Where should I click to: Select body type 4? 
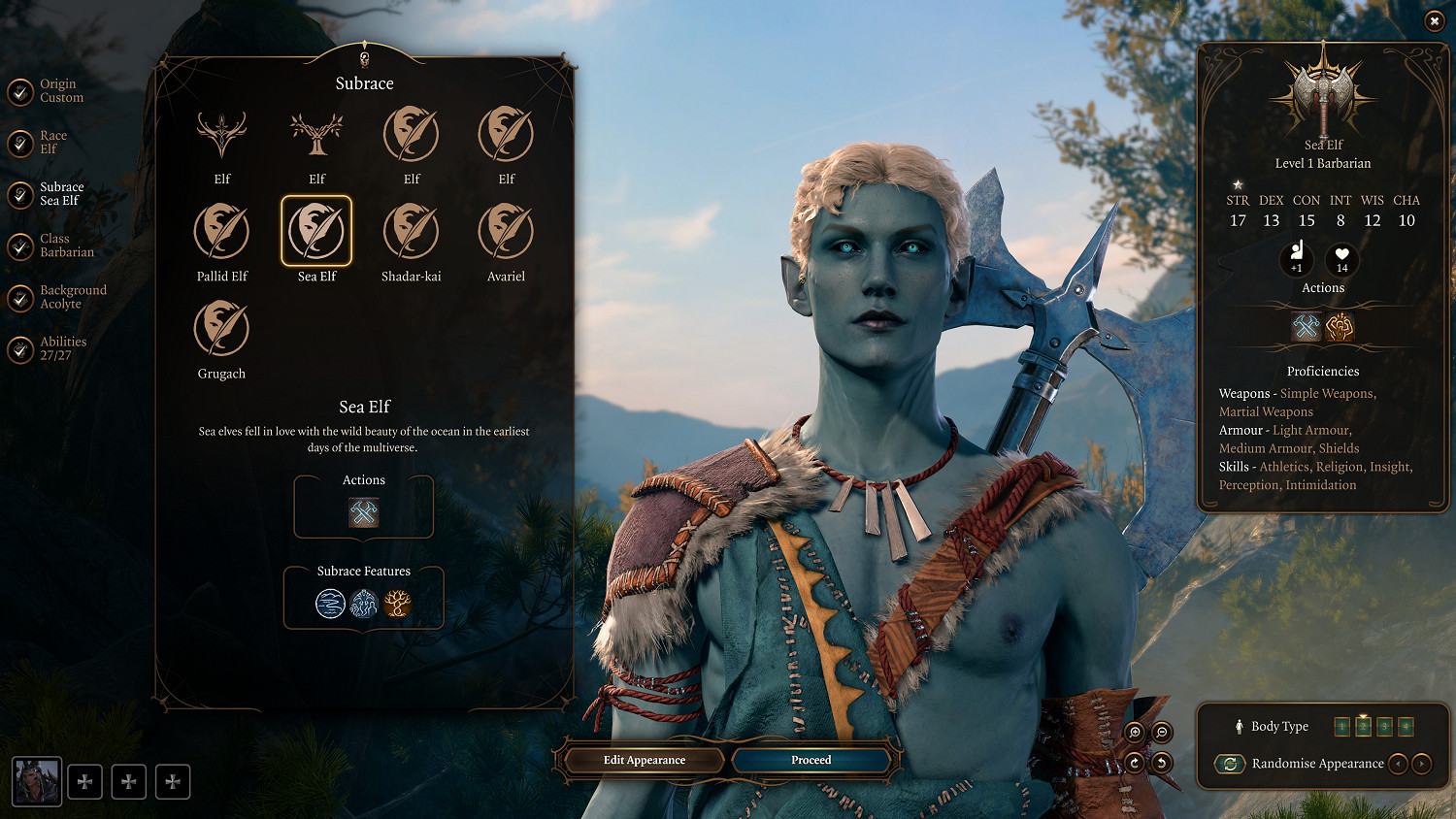click(1405, 726)
